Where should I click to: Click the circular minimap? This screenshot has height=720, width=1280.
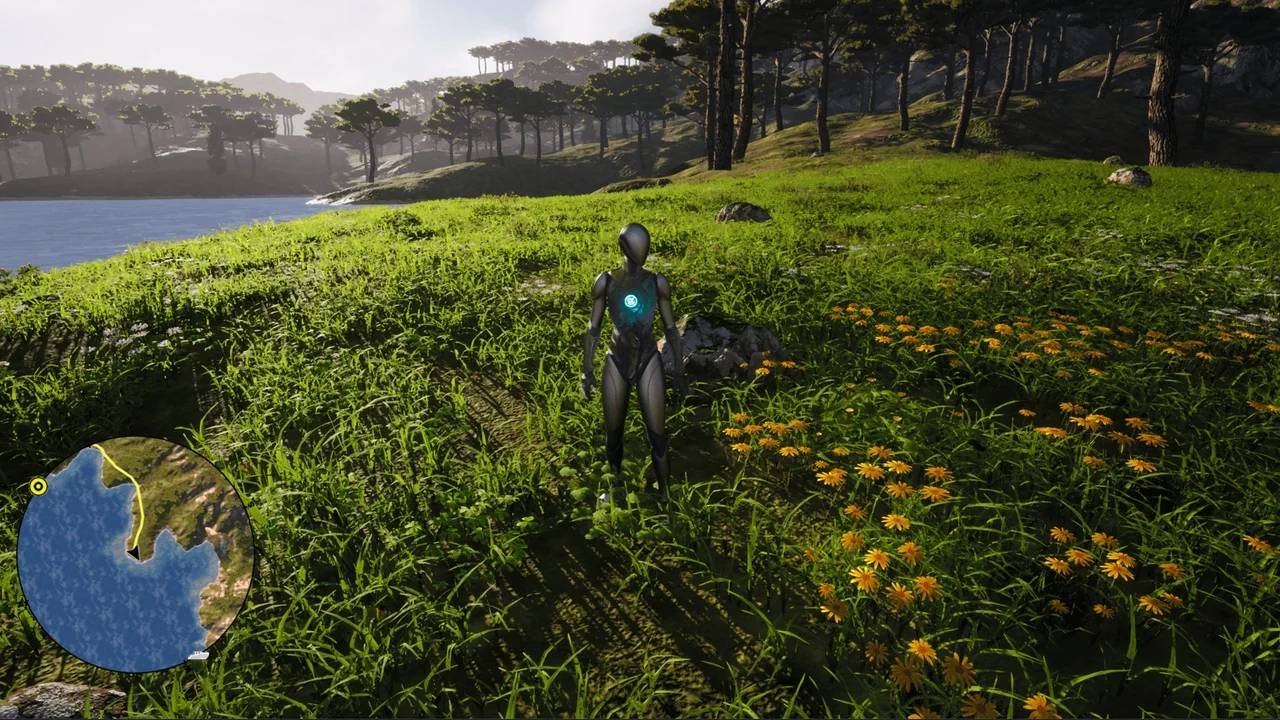coord(135,555)
